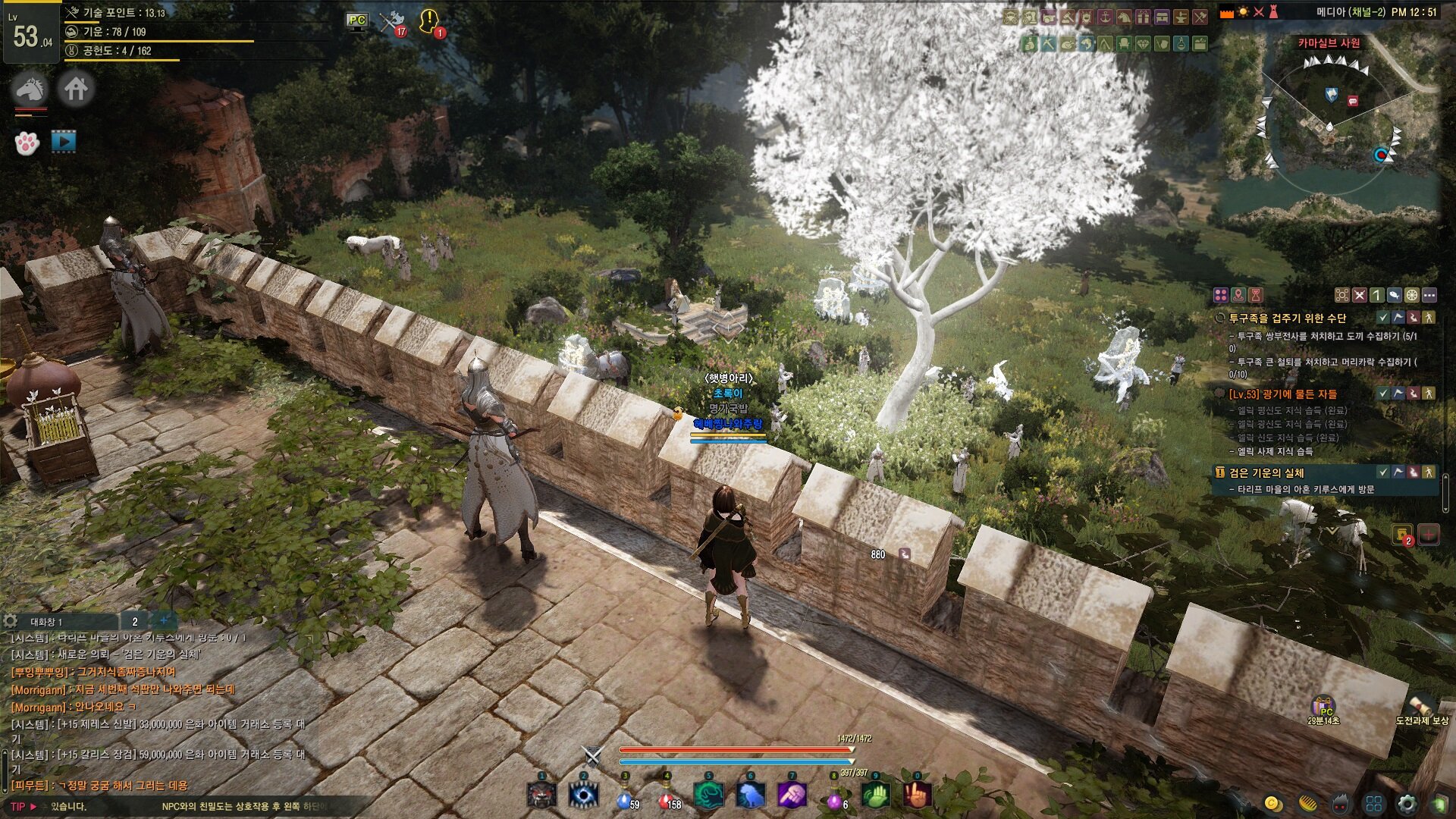
Task: Activate the dark eye skill in slot 2
Action: 583,795
